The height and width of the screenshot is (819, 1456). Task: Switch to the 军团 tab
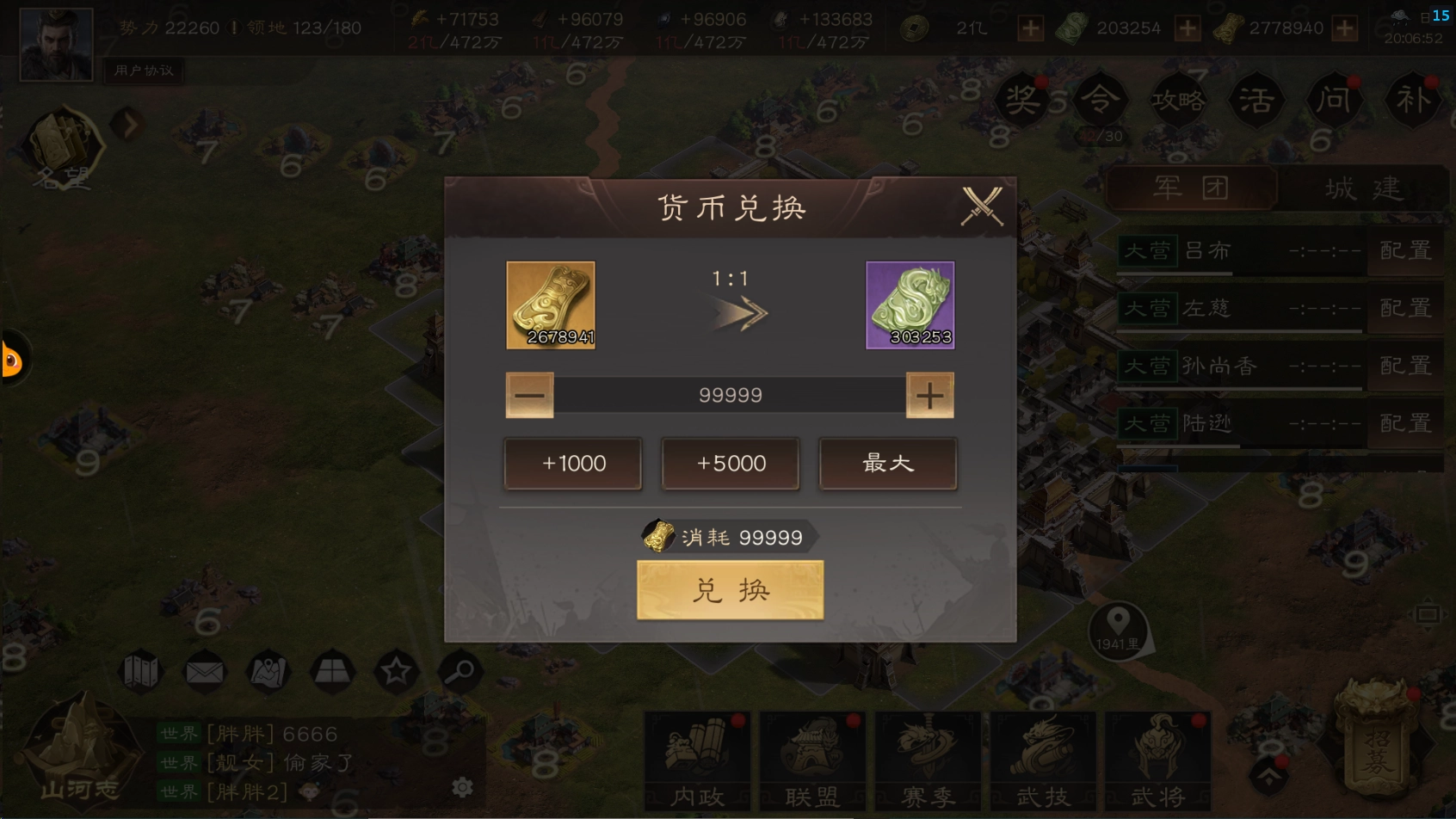[x=1191, y=186]
